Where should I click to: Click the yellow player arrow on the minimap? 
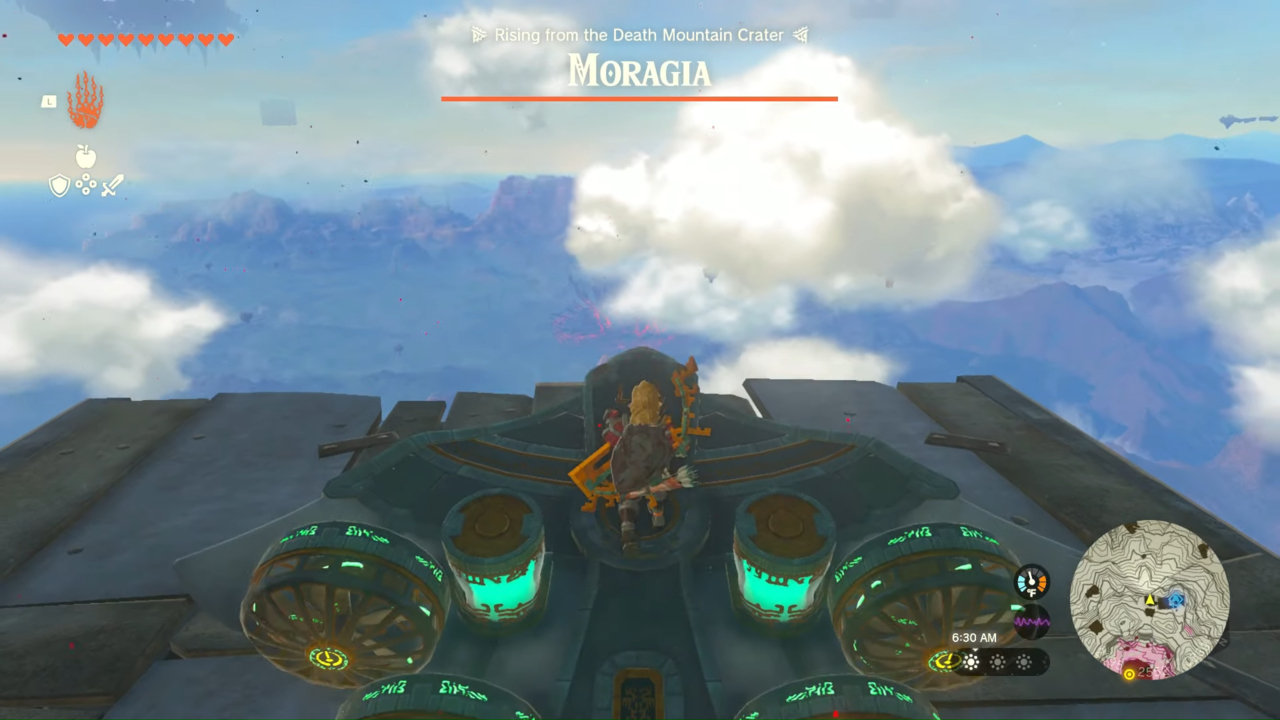[1150, 600]
